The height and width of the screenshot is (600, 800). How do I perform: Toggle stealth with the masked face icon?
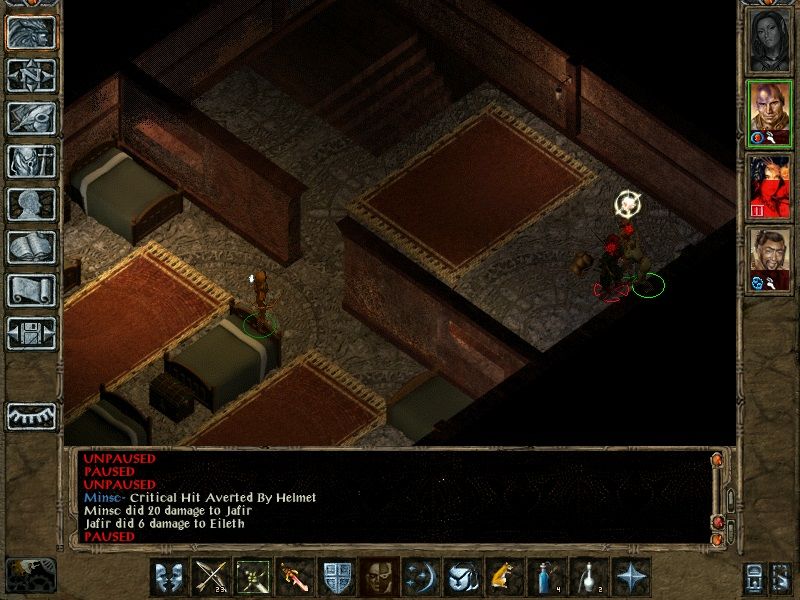pos(376,577)
